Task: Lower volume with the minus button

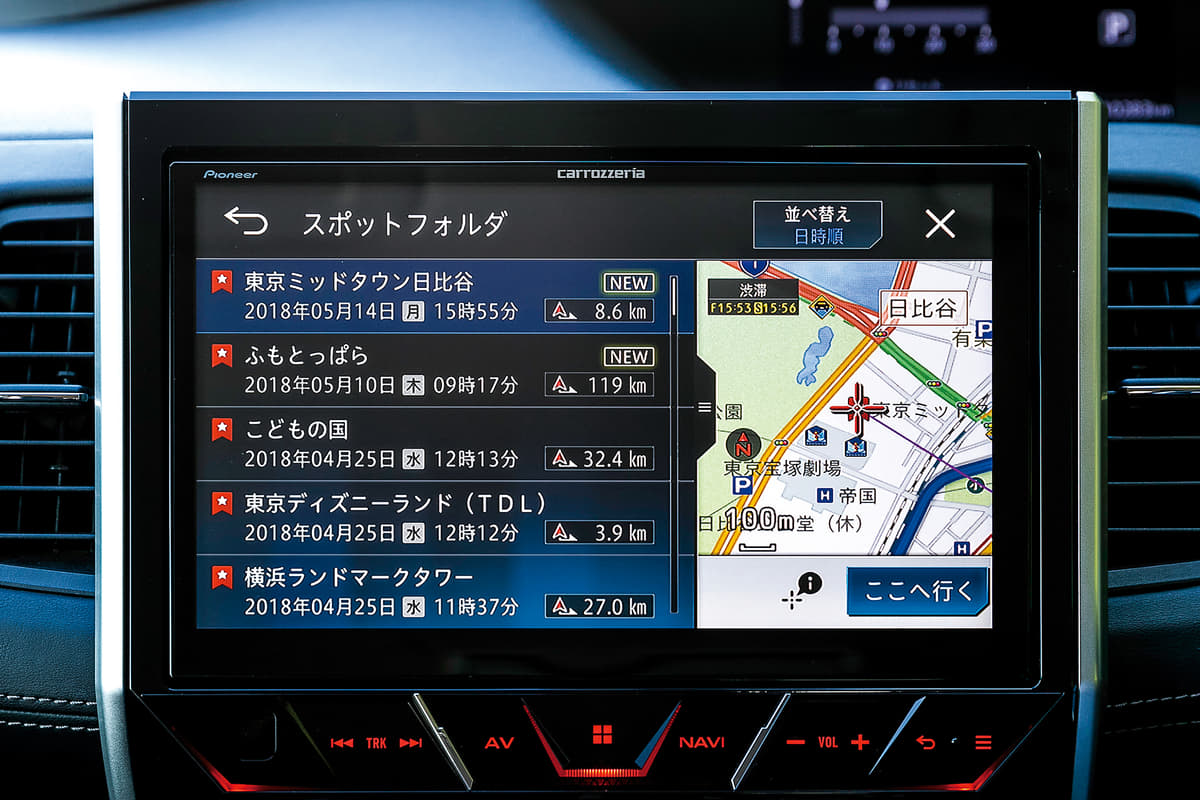Action: [x=796, y=742]
